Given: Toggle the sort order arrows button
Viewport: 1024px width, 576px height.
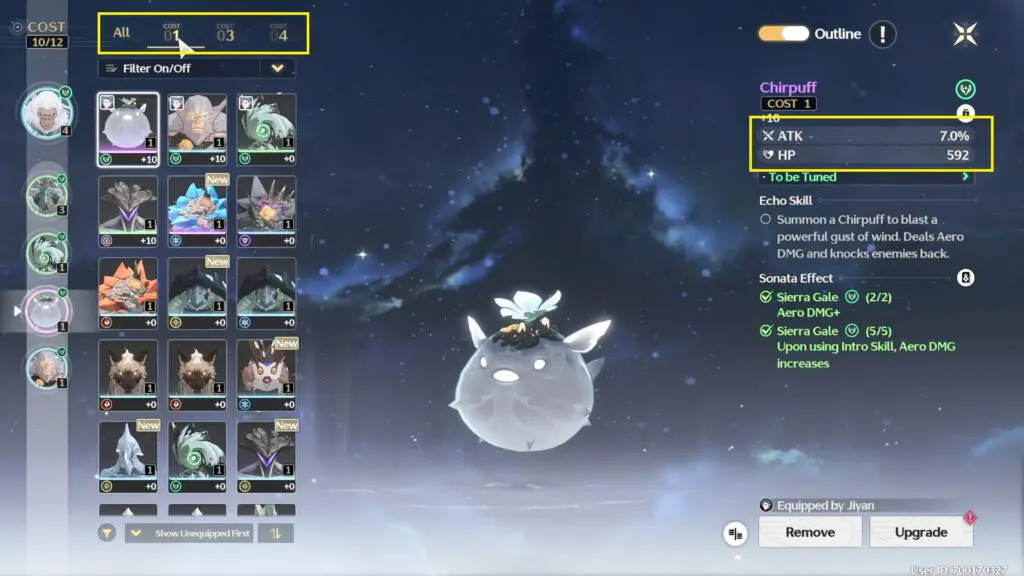Looking at the screenshot, I should (x=275, y=533).
